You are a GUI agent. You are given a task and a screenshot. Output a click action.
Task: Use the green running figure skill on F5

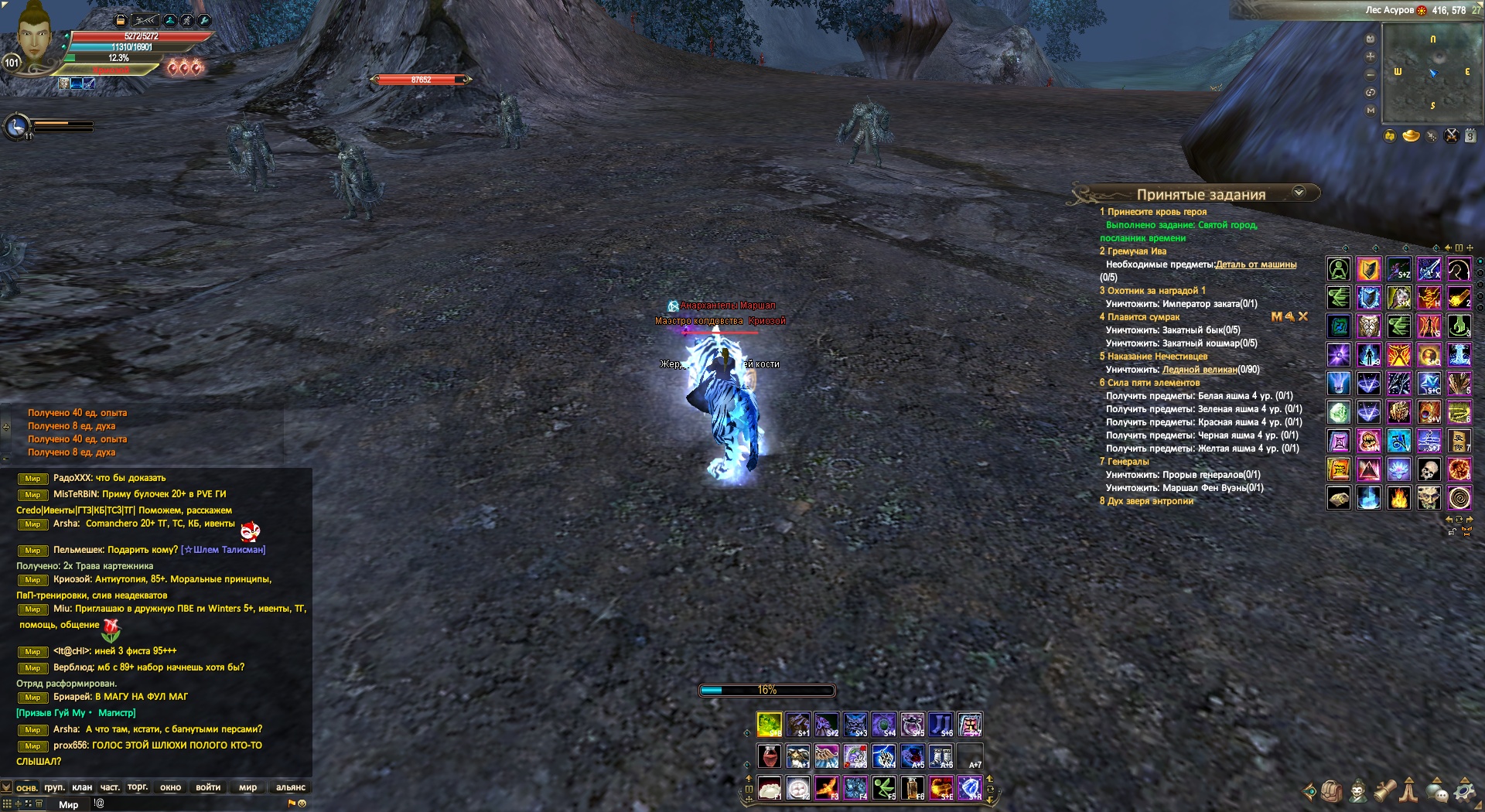(884, 788)
